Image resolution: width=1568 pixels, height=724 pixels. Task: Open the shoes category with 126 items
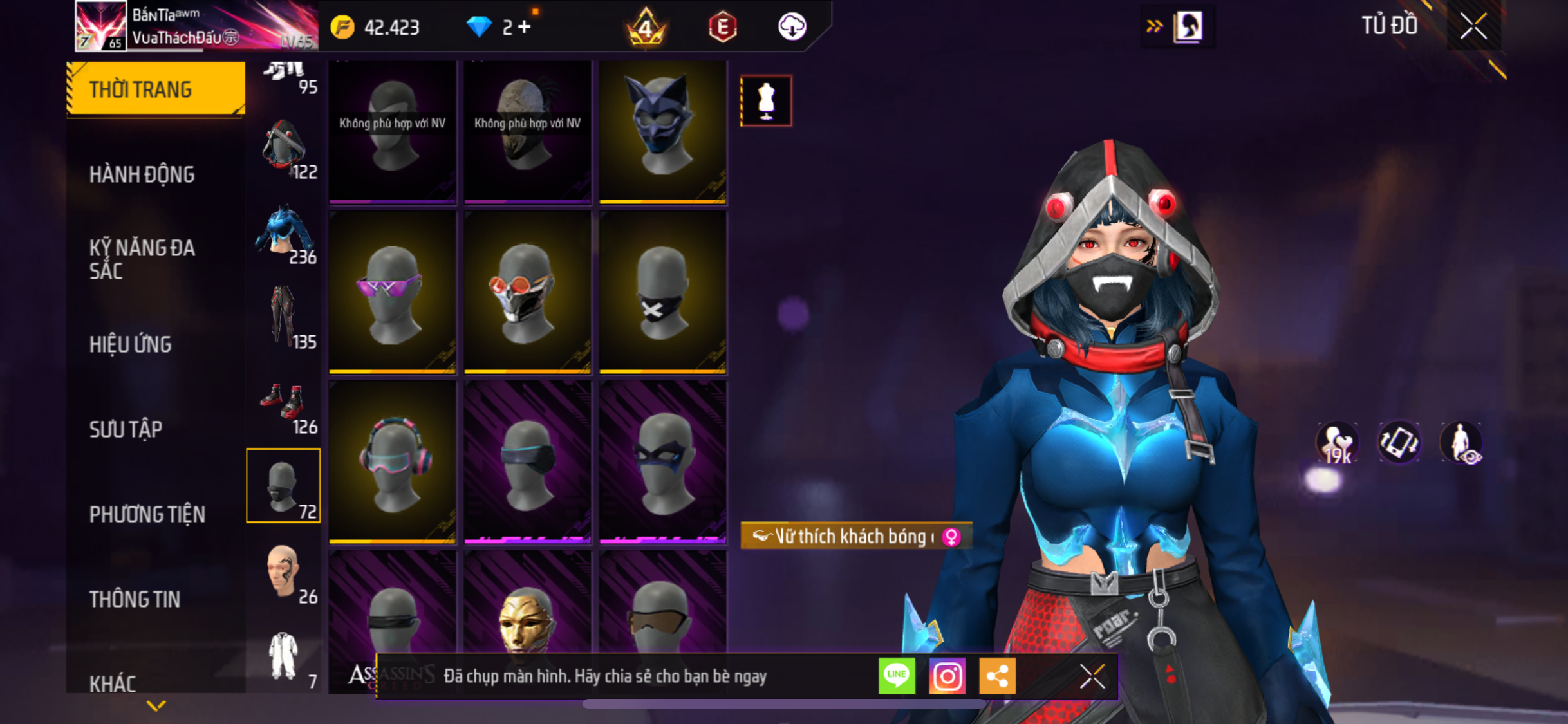point(284,407)
